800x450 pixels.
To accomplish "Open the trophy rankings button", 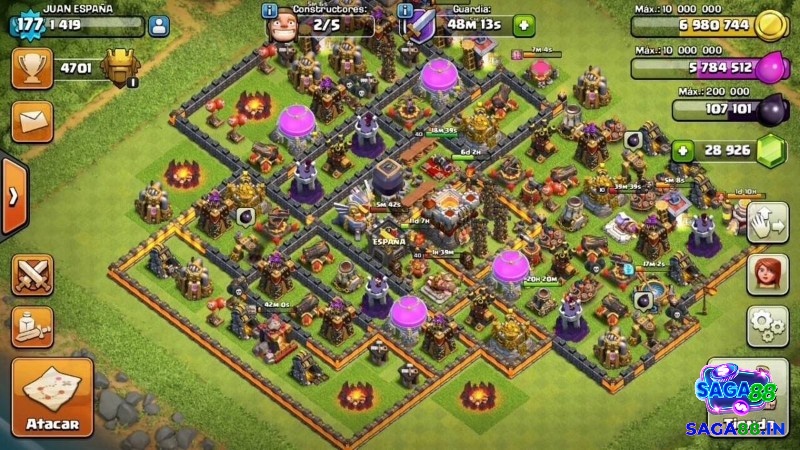I will pos(32,68).
